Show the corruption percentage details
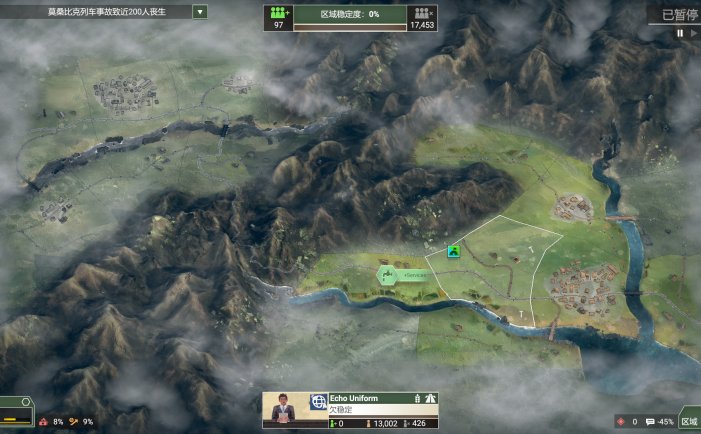701x434 pixels. [51, 422]
